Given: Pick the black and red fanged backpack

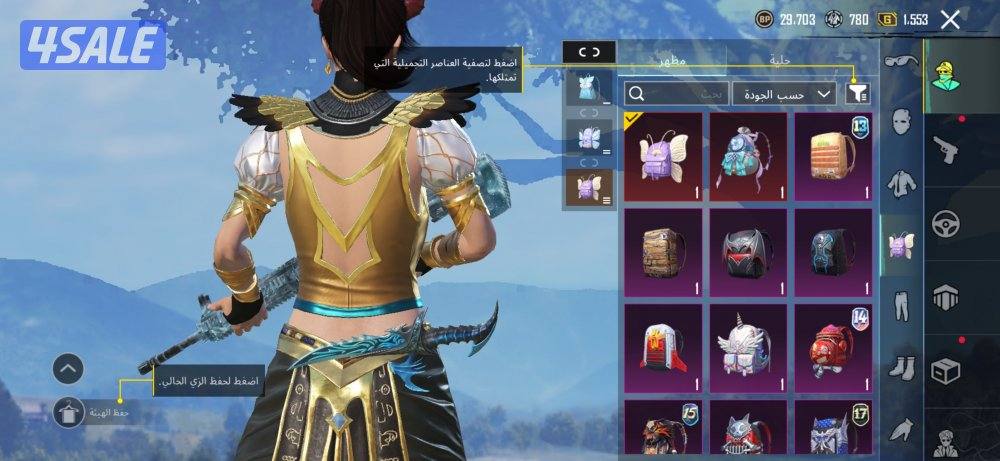Looking at the screenshot, I should point(748,252).
